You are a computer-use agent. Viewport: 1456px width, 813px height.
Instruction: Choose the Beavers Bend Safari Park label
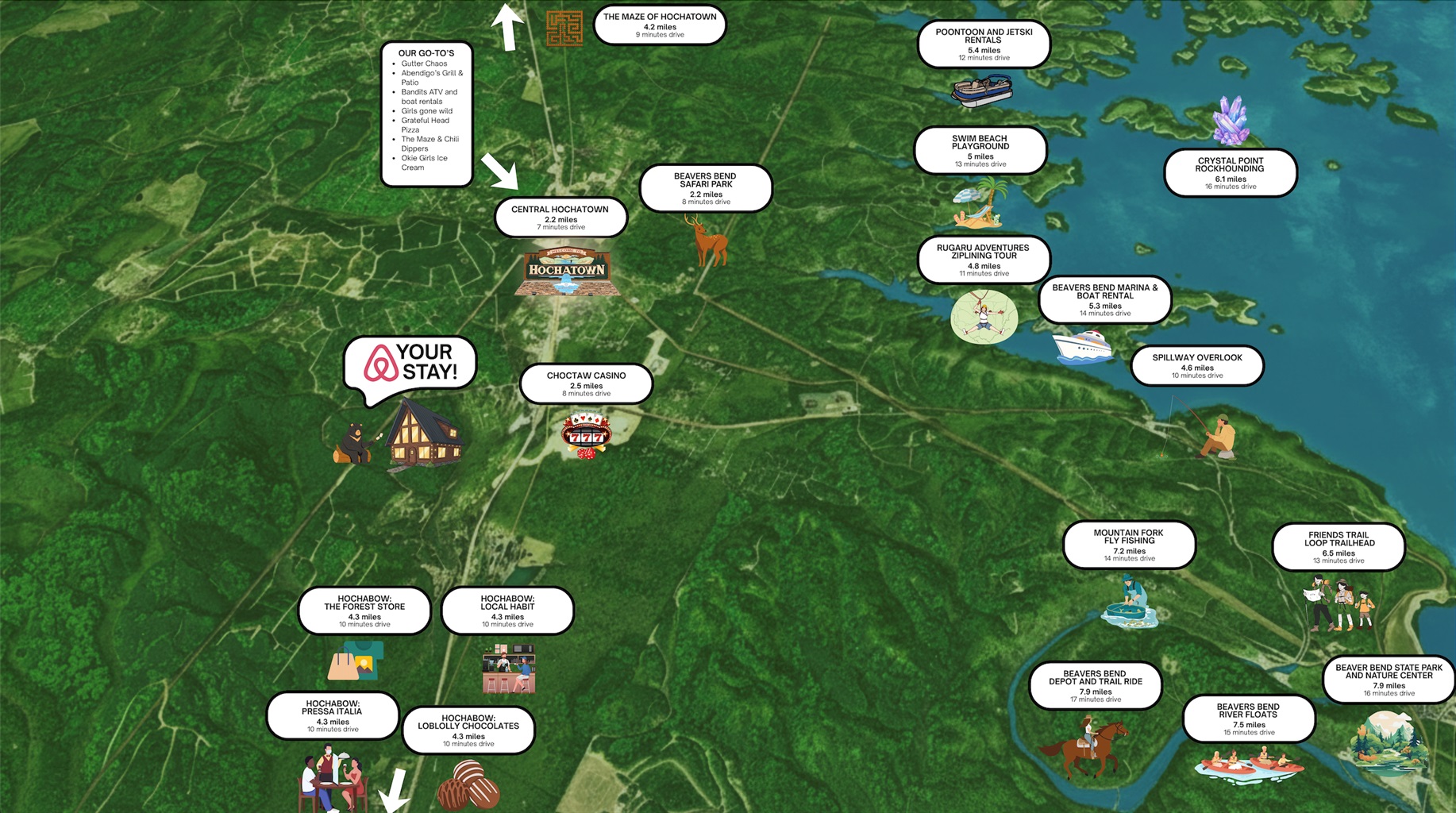706,188
